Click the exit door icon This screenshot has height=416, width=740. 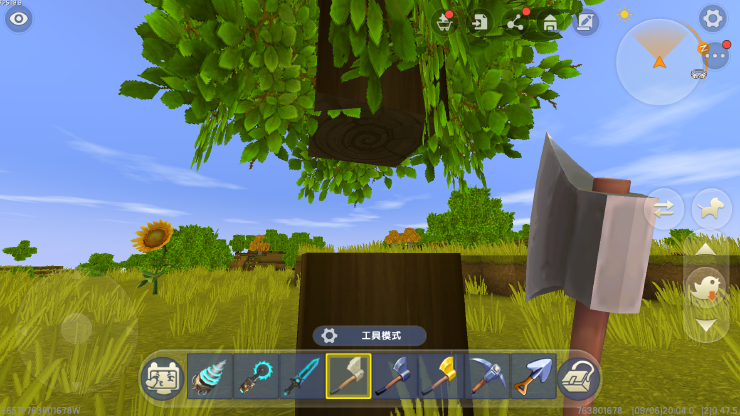pos(481,22)
